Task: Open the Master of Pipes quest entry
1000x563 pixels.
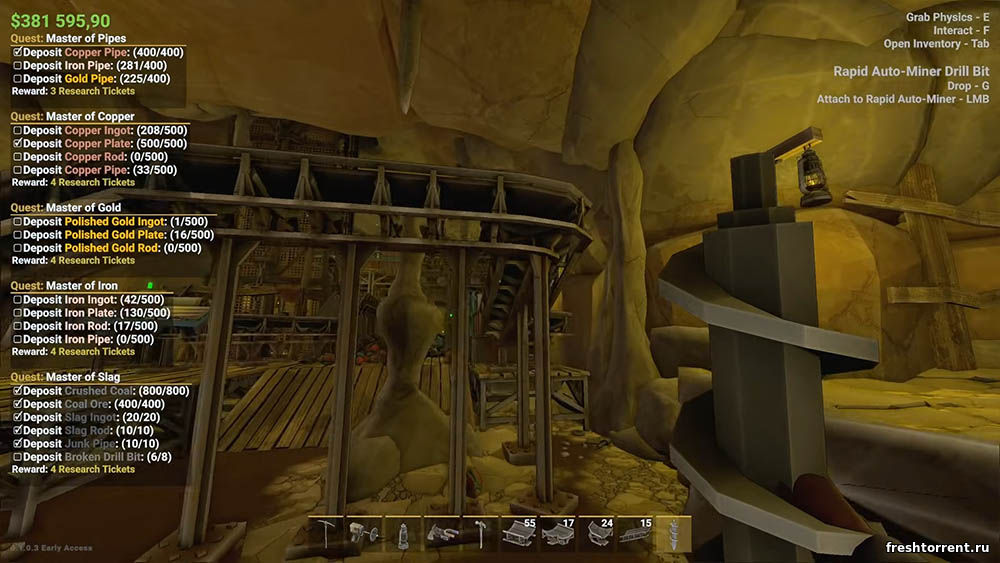Action: [x=90, y=39]
